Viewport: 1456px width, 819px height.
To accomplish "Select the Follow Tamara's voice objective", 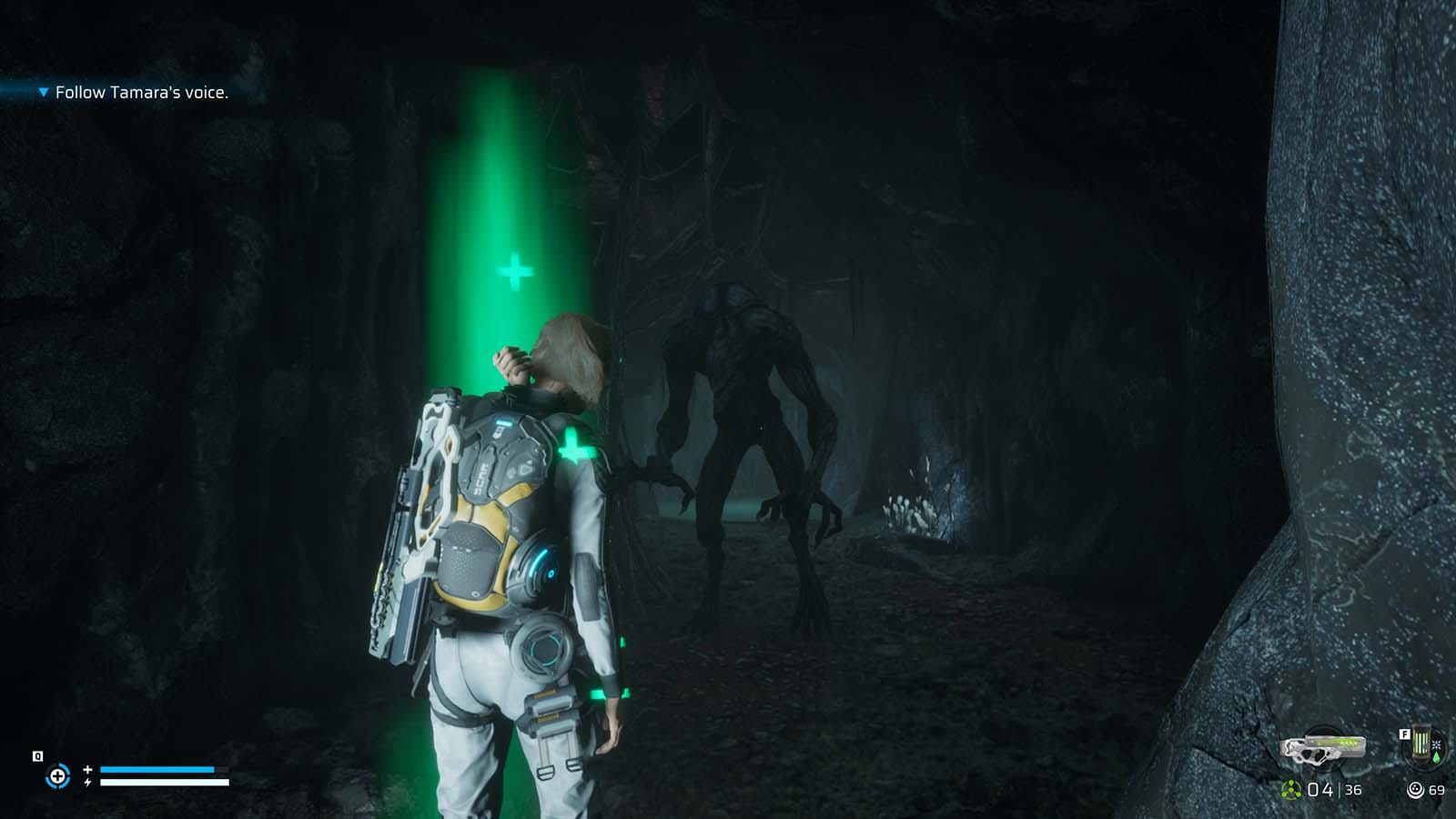I will (x=143, y=92).
